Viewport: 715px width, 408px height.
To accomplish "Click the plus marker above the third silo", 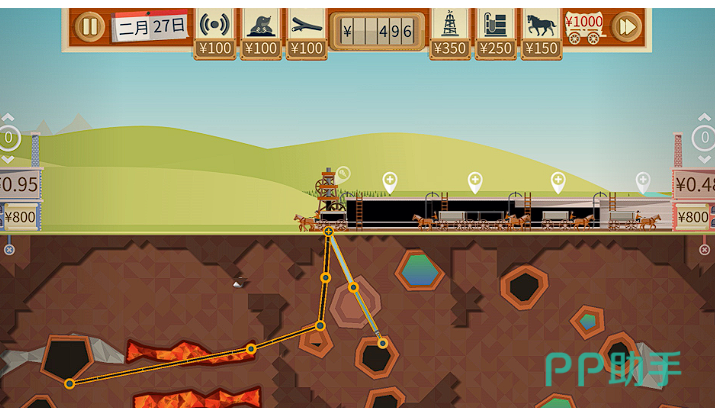I will 558,181.
